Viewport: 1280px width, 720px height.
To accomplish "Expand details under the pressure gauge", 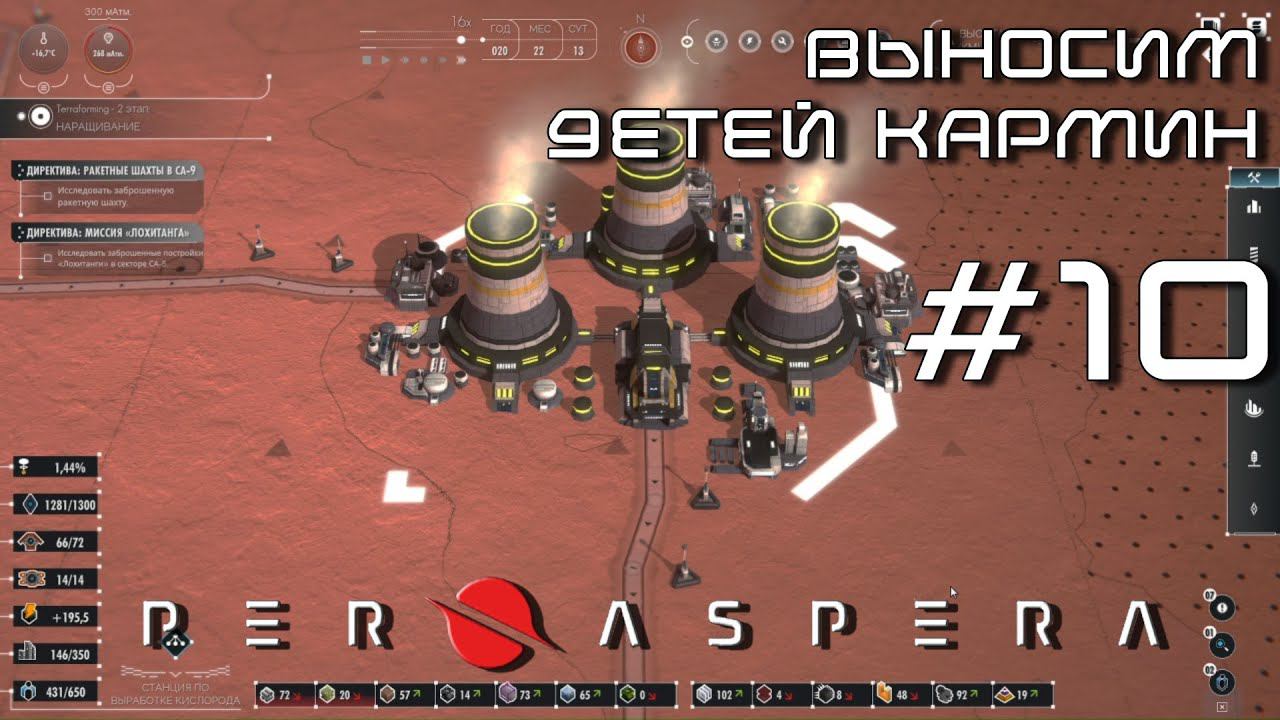I will 108,87.
